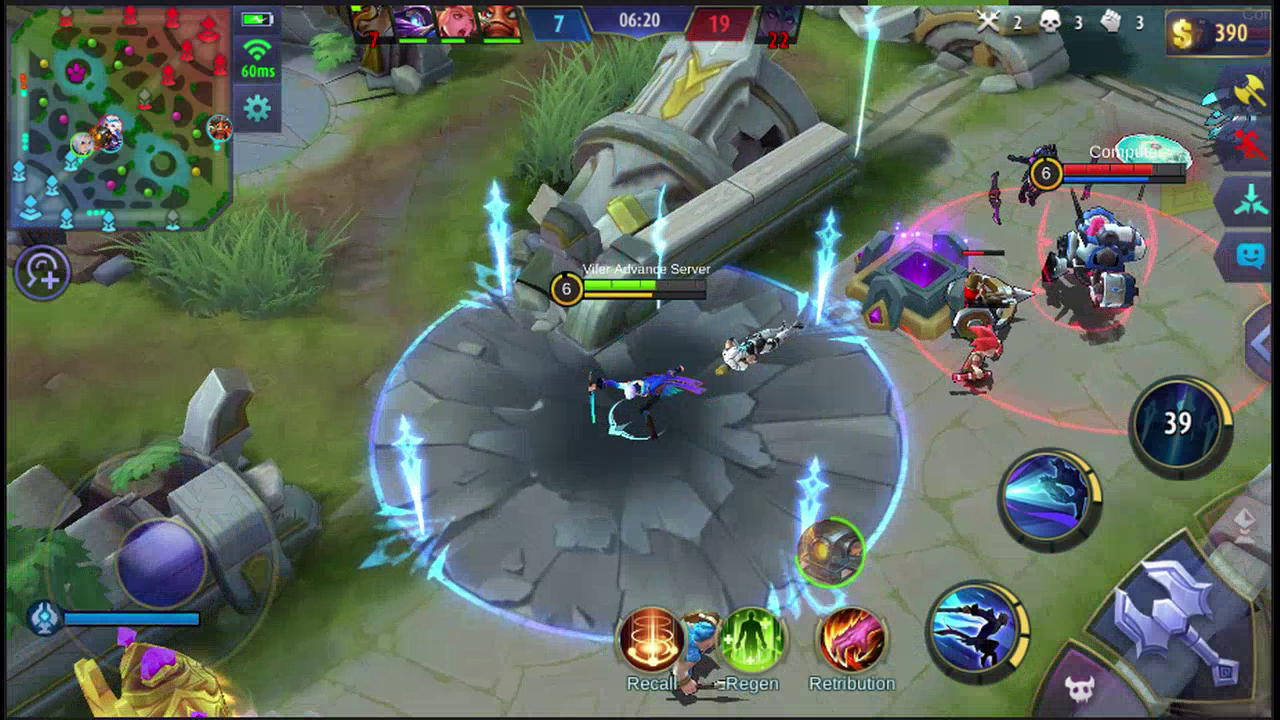The width and height of the screenshot is (1280, 720).
Task: Tap the quick chat smiley bubble icon
Action: [x=1253, y=253]
